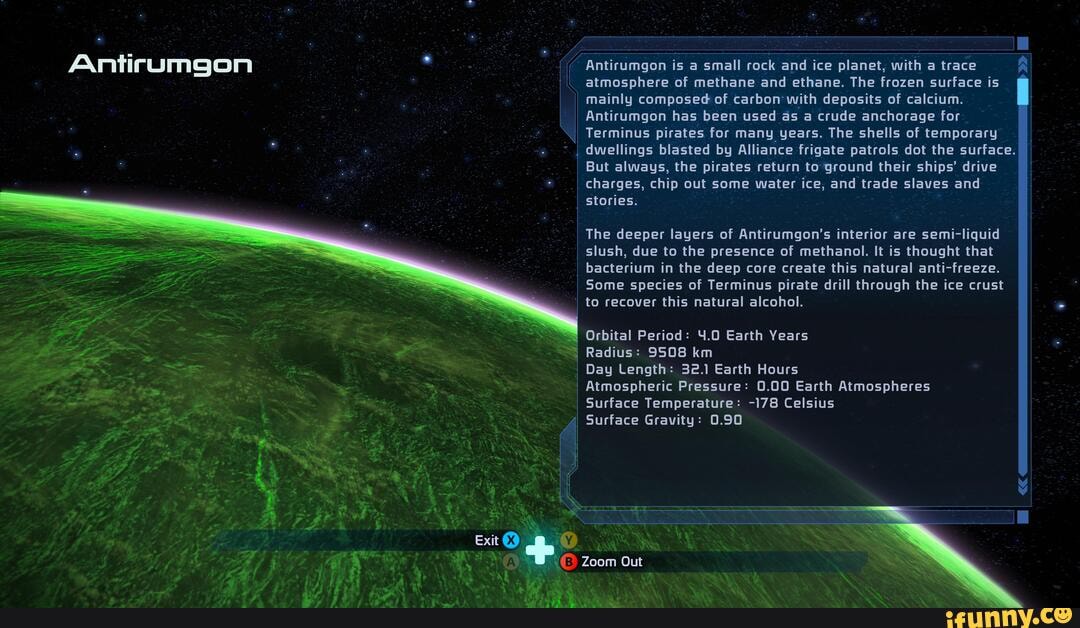Viewport: 1080px width, 628px height.
Task: Select the Exit label to leave the planet view
Action: [x=487, y=540]
